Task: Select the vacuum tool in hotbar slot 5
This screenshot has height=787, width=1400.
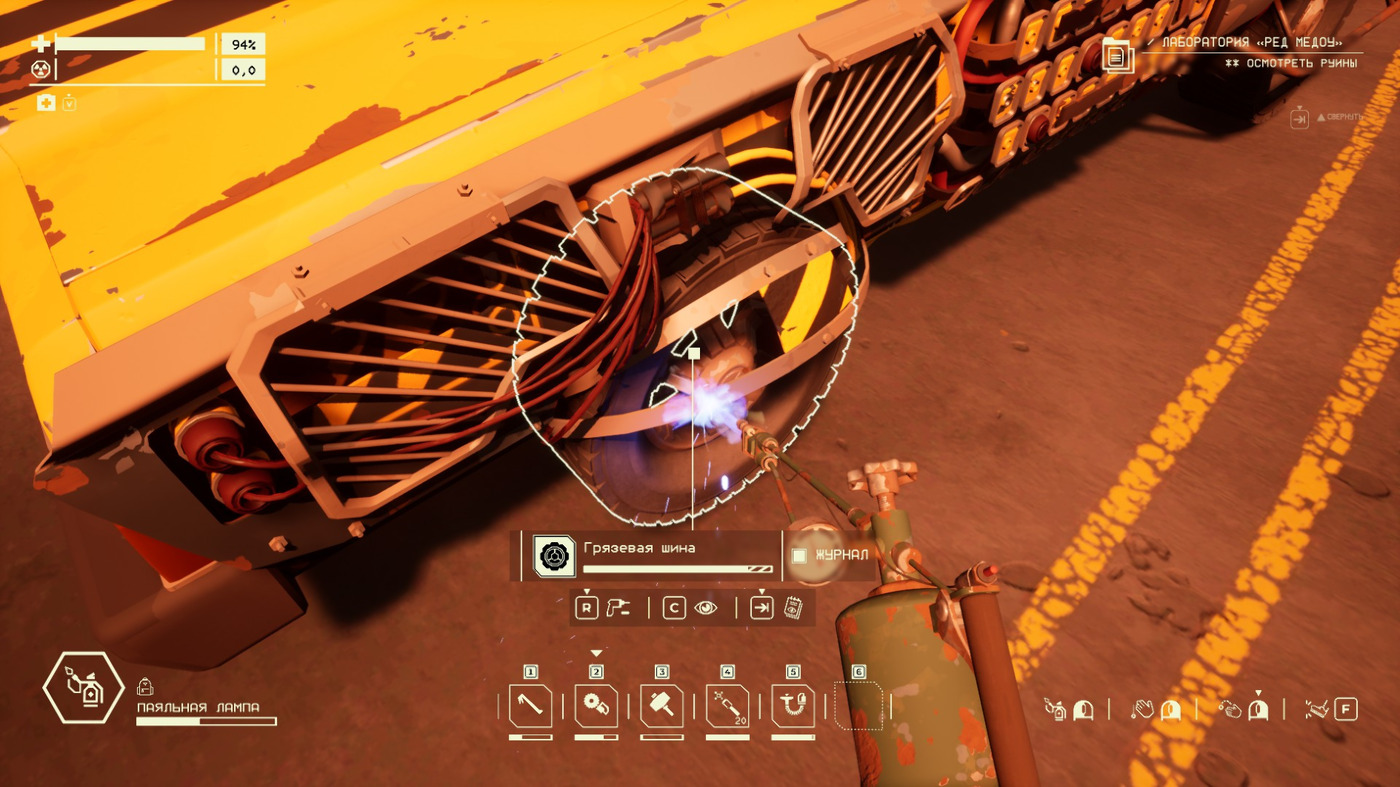Action: (x=793, y=706)
